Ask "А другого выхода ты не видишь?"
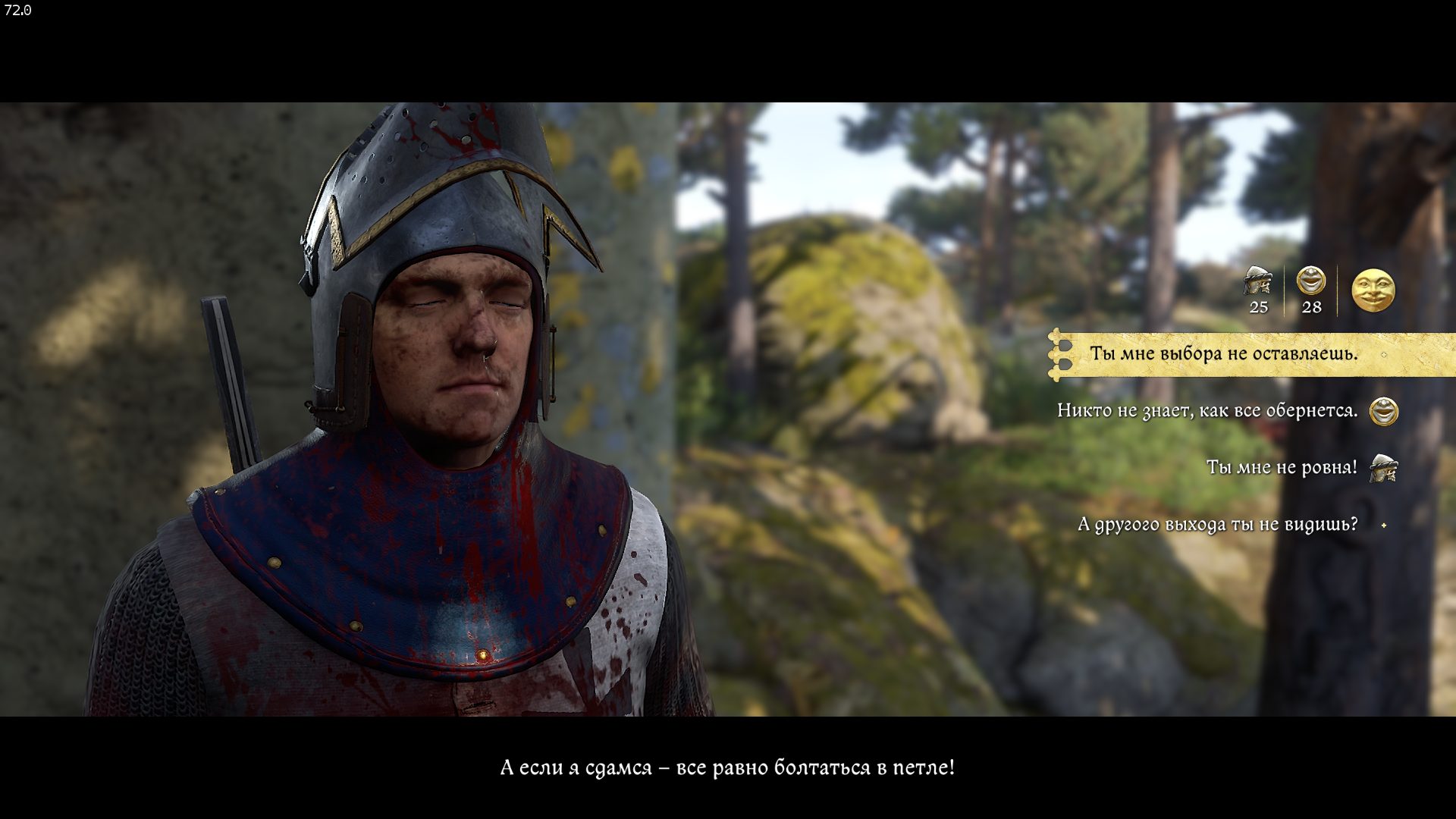 [x=1217, y=525]
